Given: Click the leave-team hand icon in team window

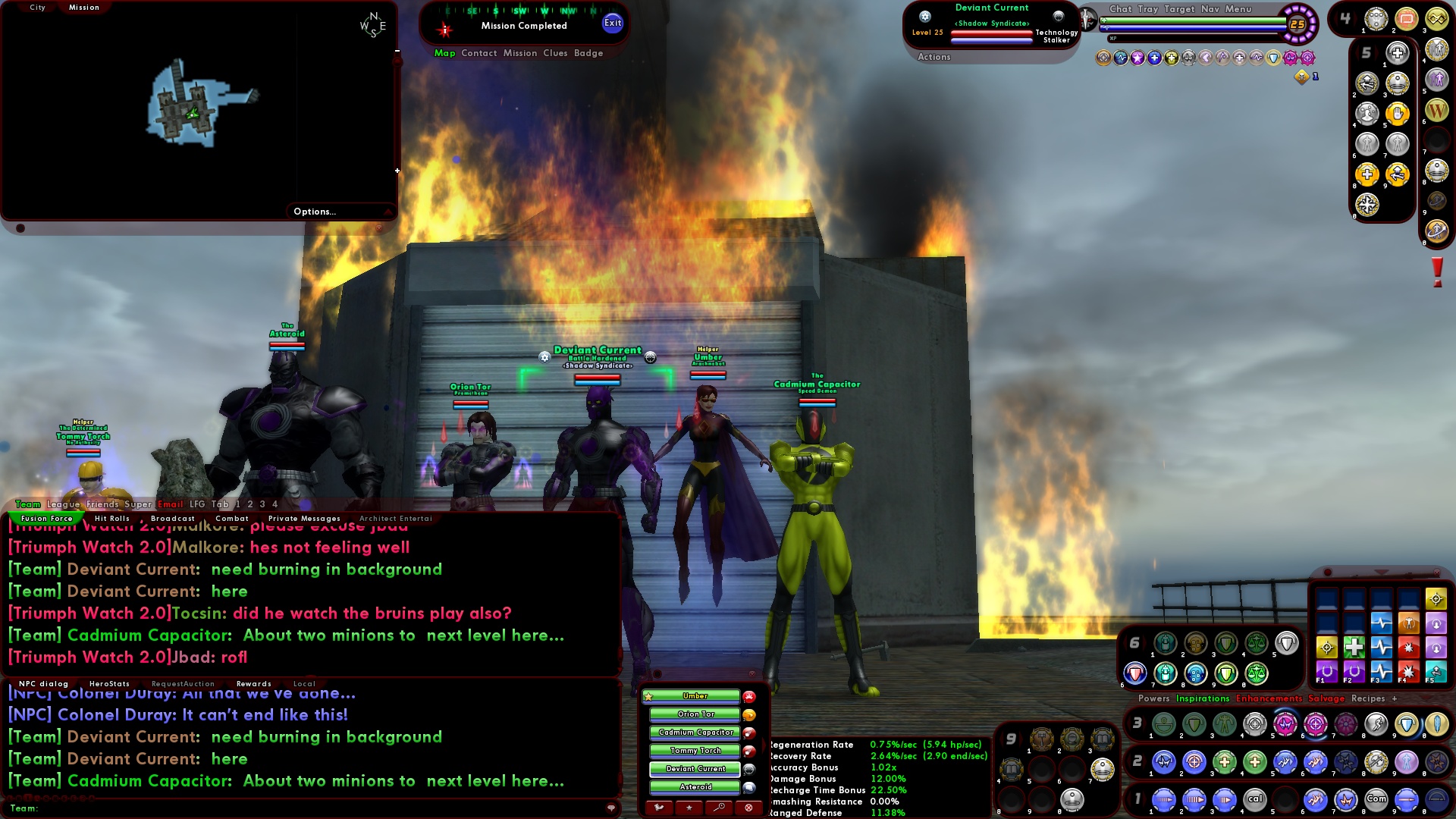Looking at the screenshot, I should pos(660,807).
